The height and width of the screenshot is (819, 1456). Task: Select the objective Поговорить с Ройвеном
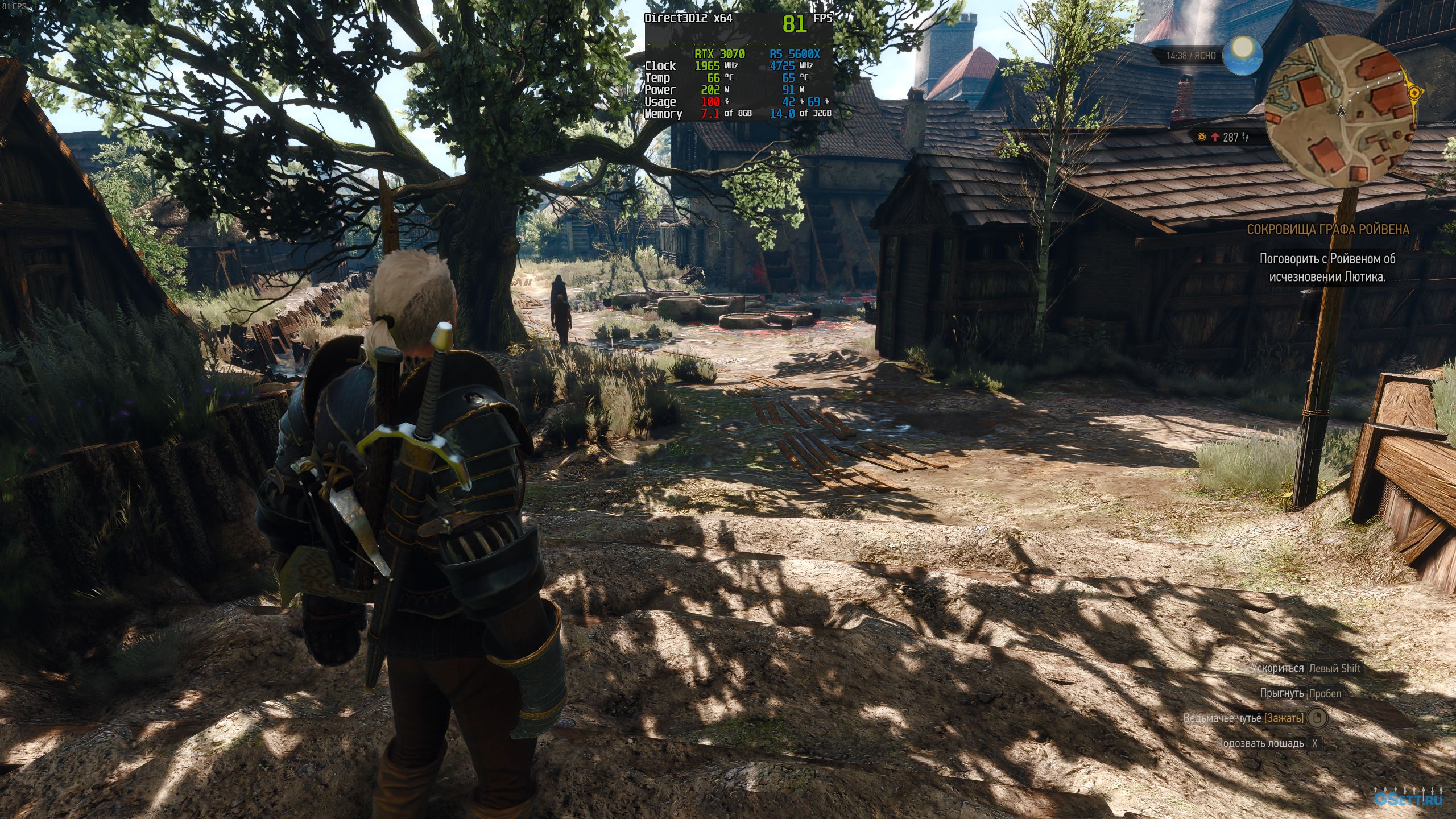[x=1327, y=267]
